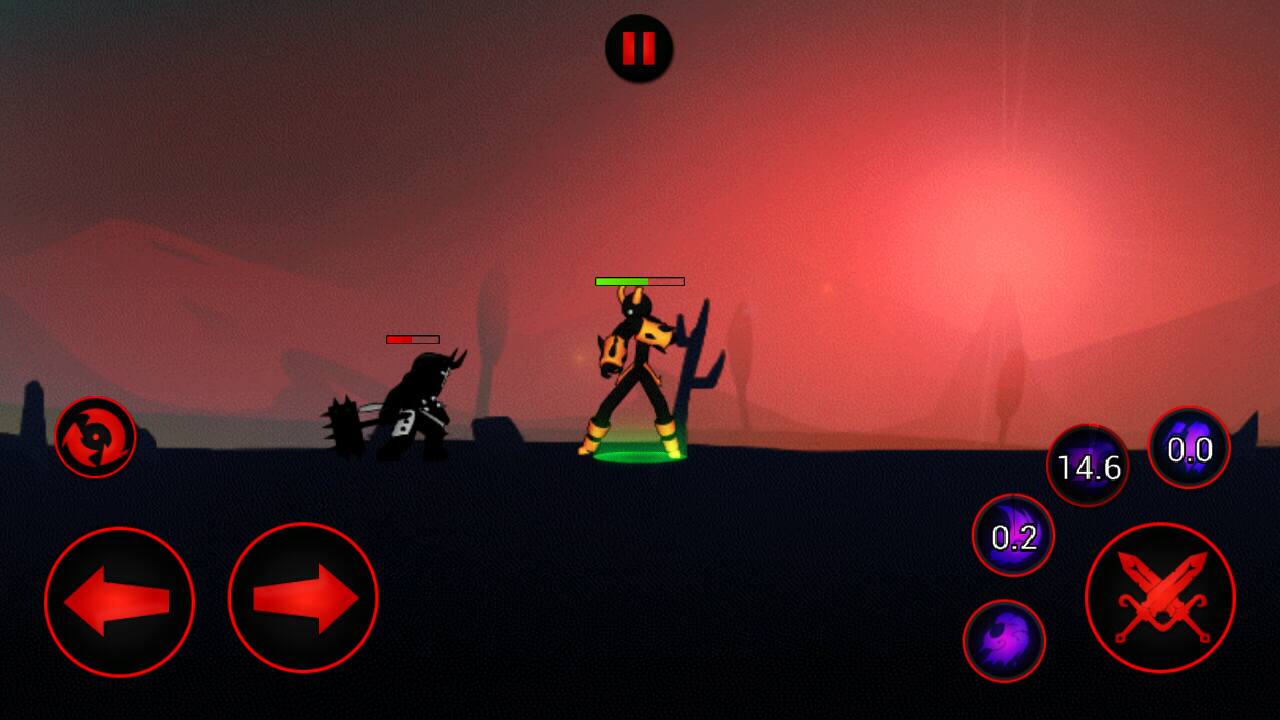Attack with the crossed swords button
This screenshot has height=720, width=1280.
[1160, 597]
